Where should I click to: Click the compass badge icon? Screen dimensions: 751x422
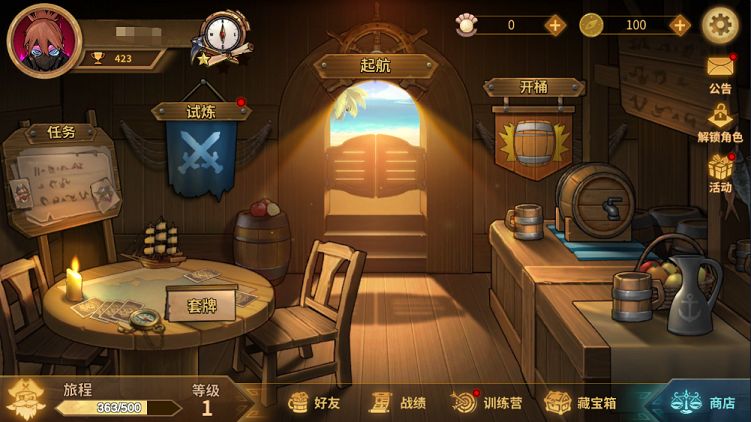(224, 35)
